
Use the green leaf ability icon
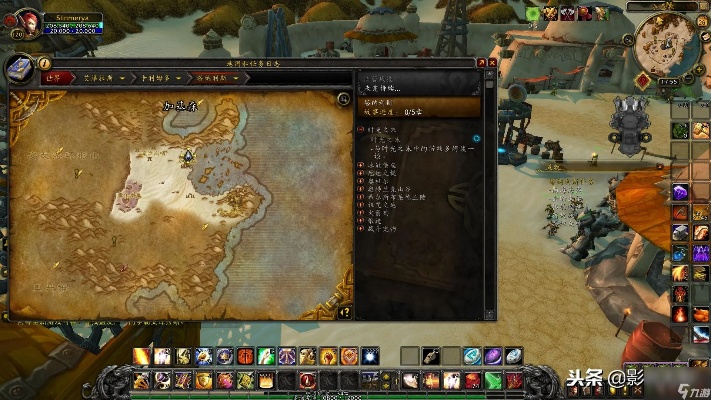point(266,356)
